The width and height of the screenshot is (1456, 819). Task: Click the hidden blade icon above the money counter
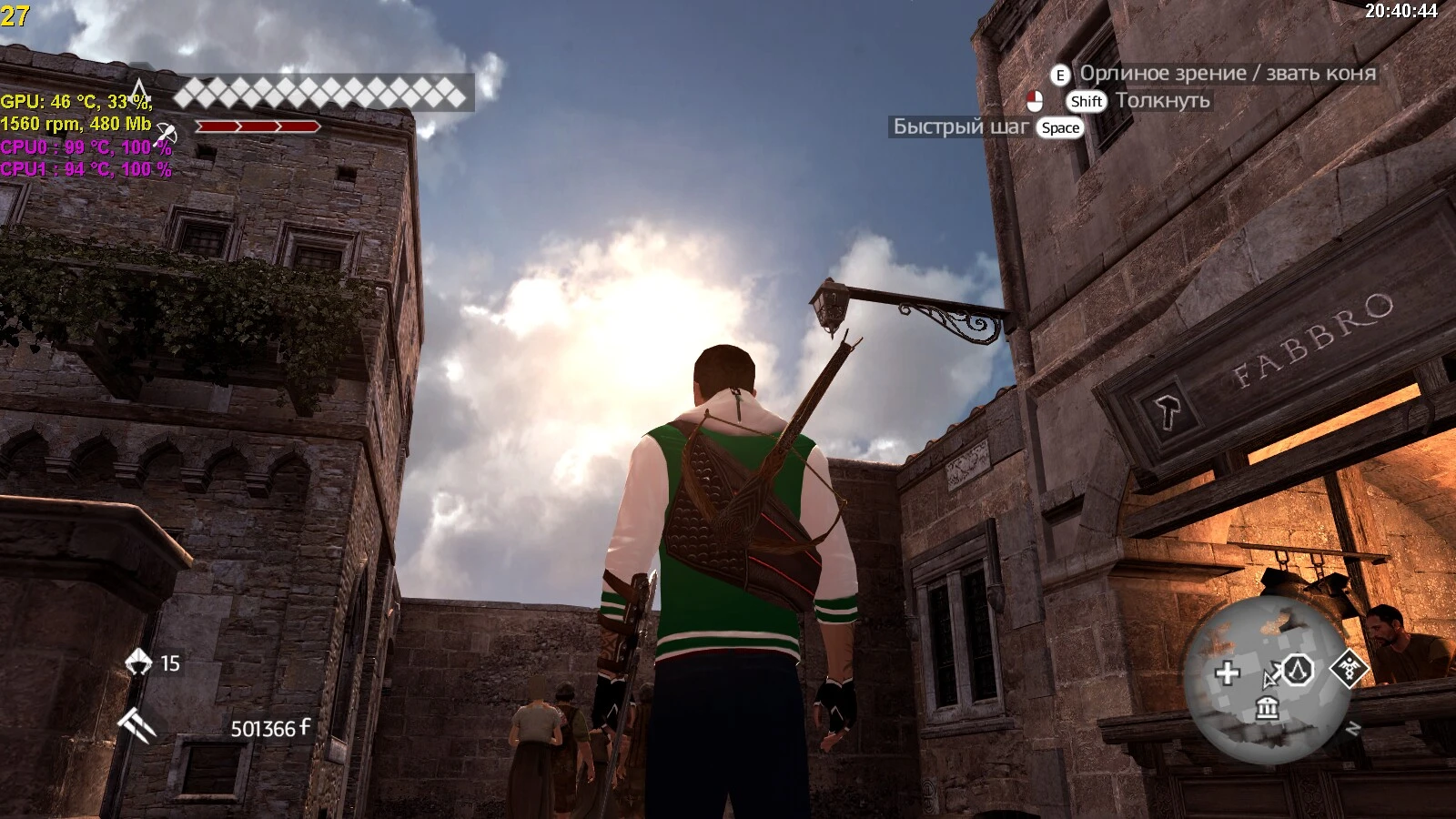coord(136,725)
